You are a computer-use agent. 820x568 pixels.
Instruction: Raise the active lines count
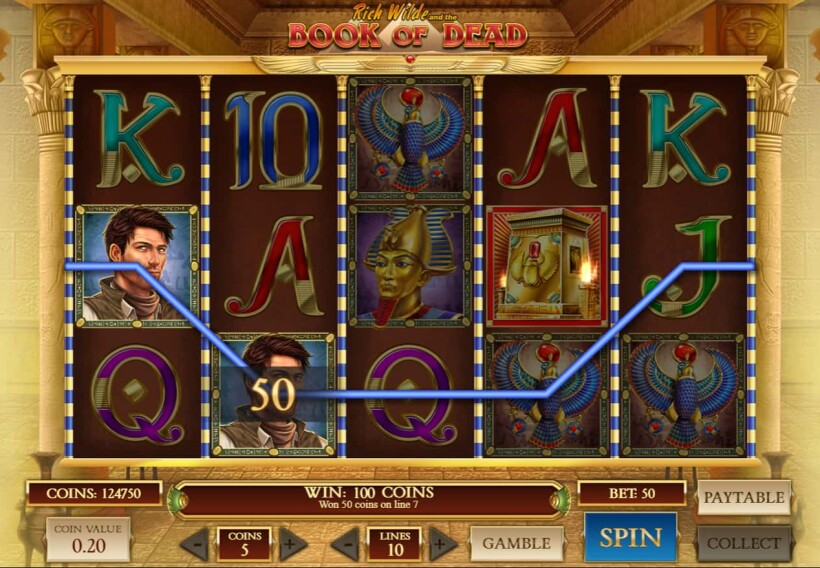(442, 544)
